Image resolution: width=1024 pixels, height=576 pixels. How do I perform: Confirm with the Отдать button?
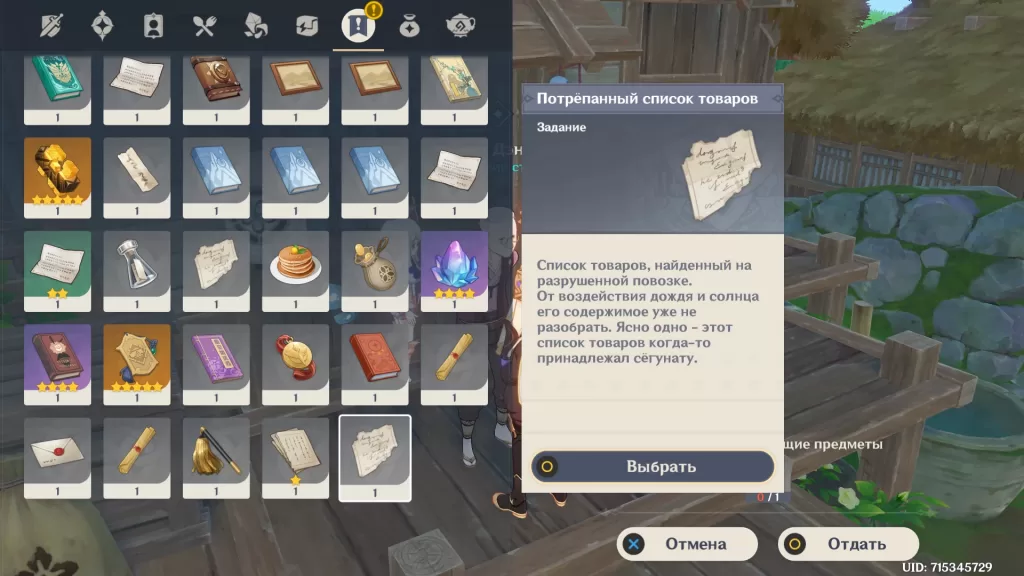(848, 544)
